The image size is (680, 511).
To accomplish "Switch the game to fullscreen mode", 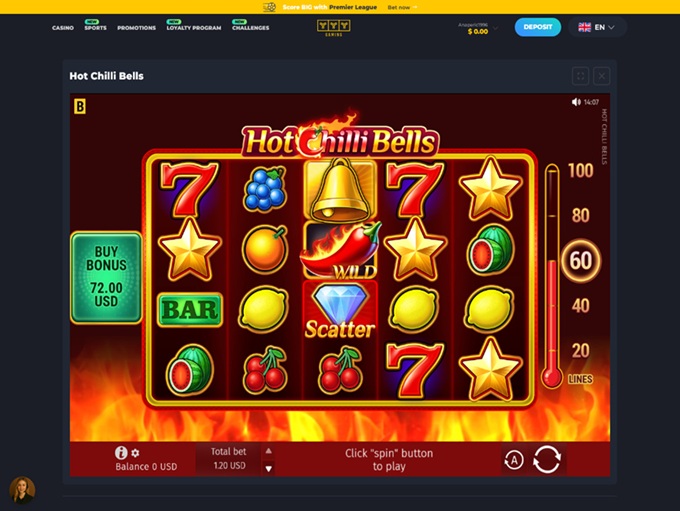I will (580, 75).
